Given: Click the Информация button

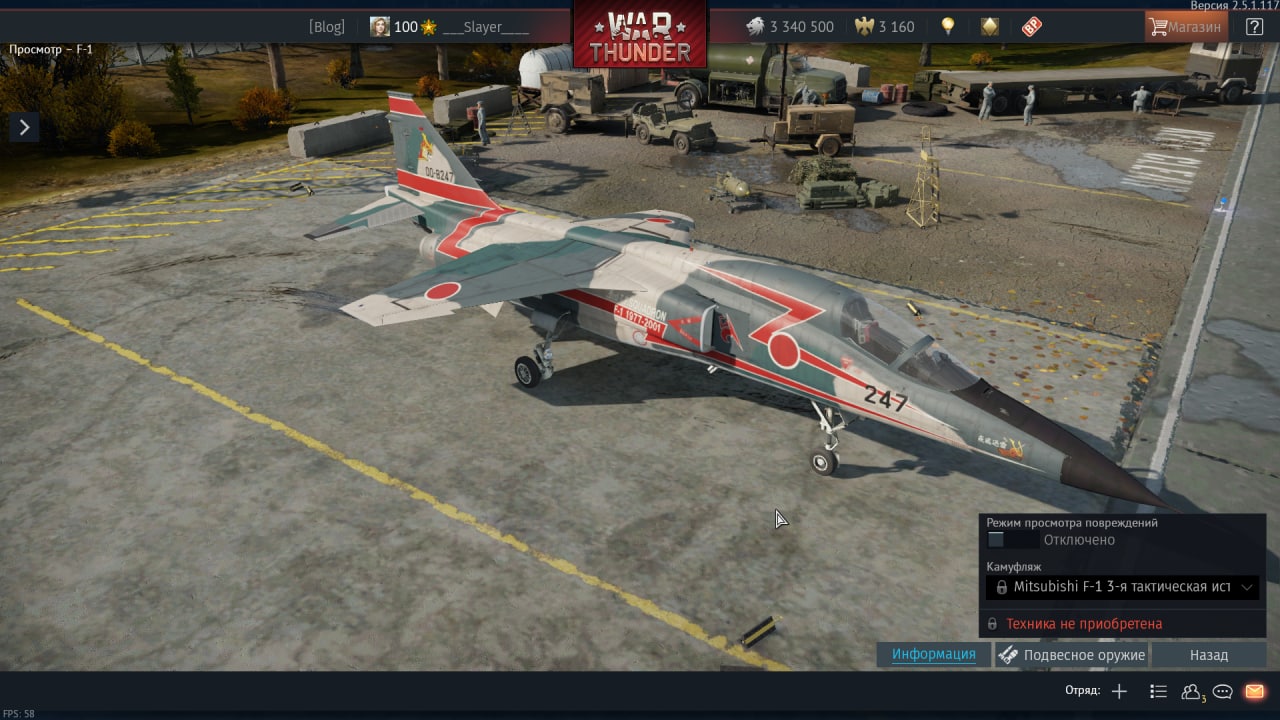Looking at the screenshot, I should coord(934,654).
